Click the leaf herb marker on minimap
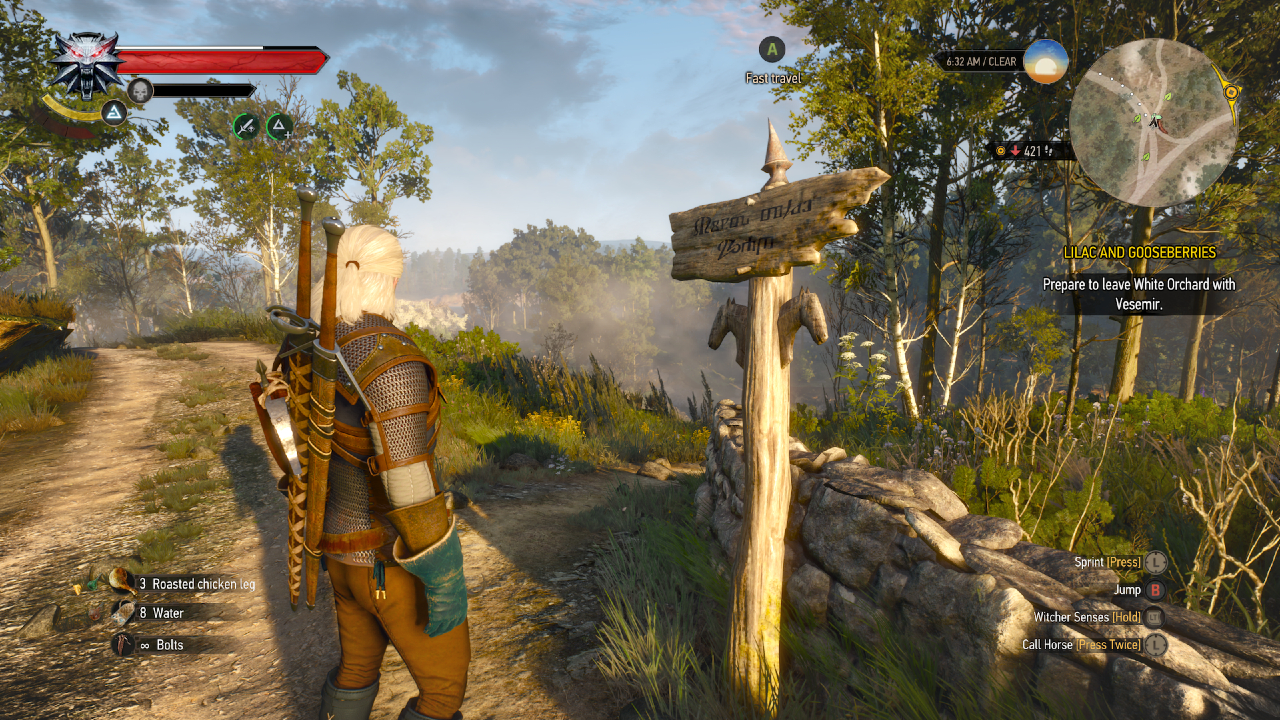This screenshot has width=1280, height=720. coord(1167,96)
